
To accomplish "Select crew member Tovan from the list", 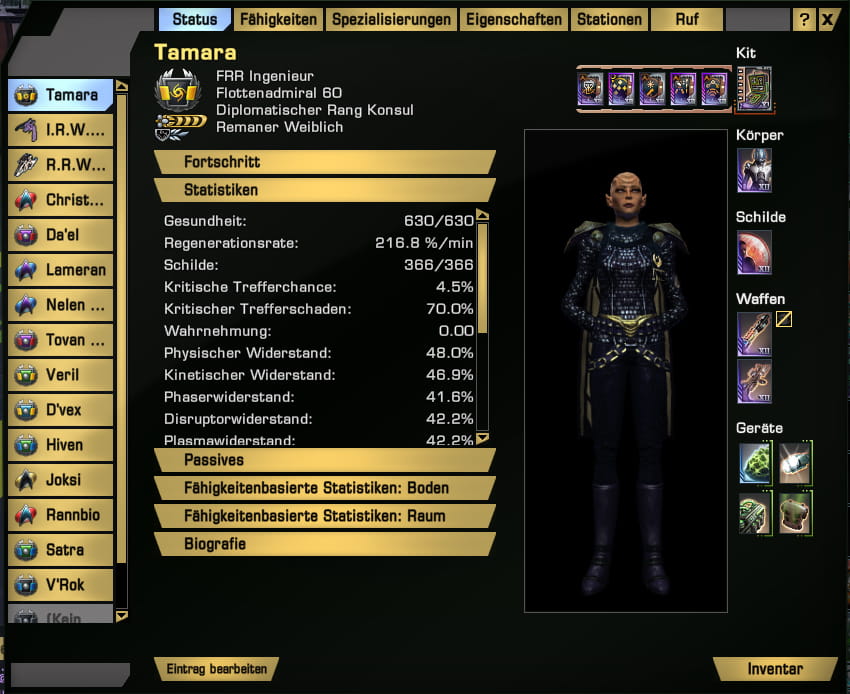I will click(60, 340).
